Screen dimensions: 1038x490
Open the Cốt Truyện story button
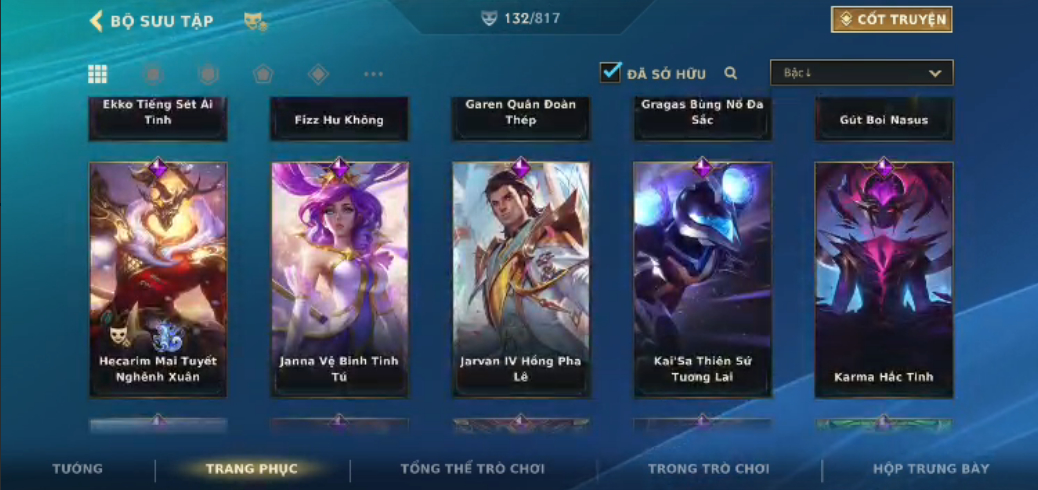point(890,19)
